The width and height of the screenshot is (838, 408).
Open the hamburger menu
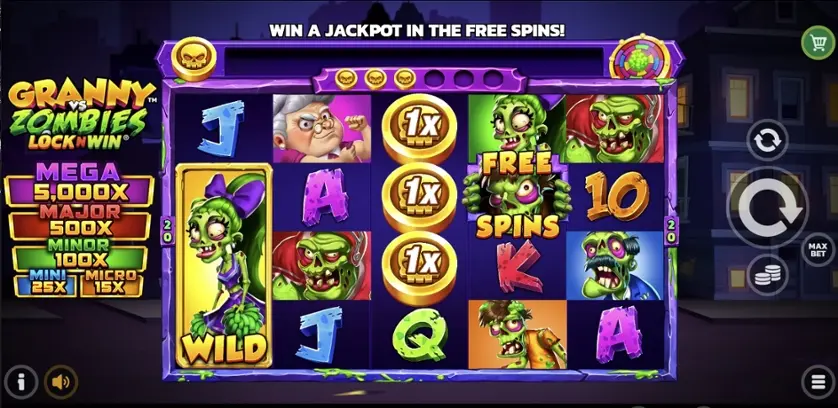(x=818, y=381)
